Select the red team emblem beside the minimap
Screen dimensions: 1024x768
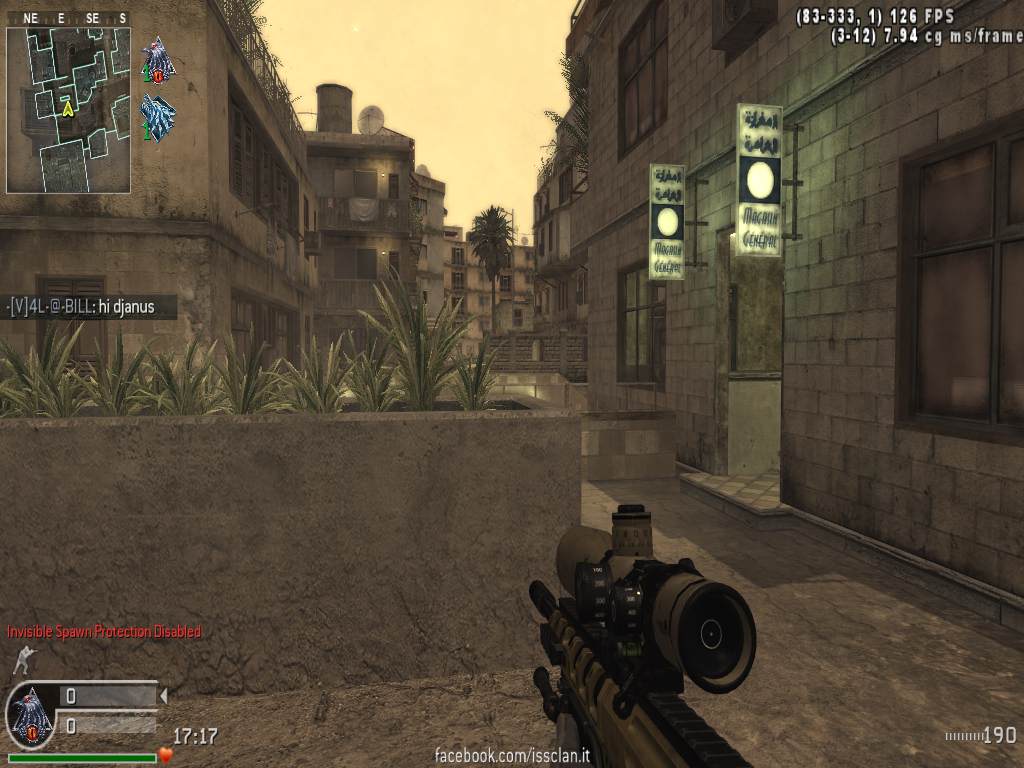tap(157, 60)
